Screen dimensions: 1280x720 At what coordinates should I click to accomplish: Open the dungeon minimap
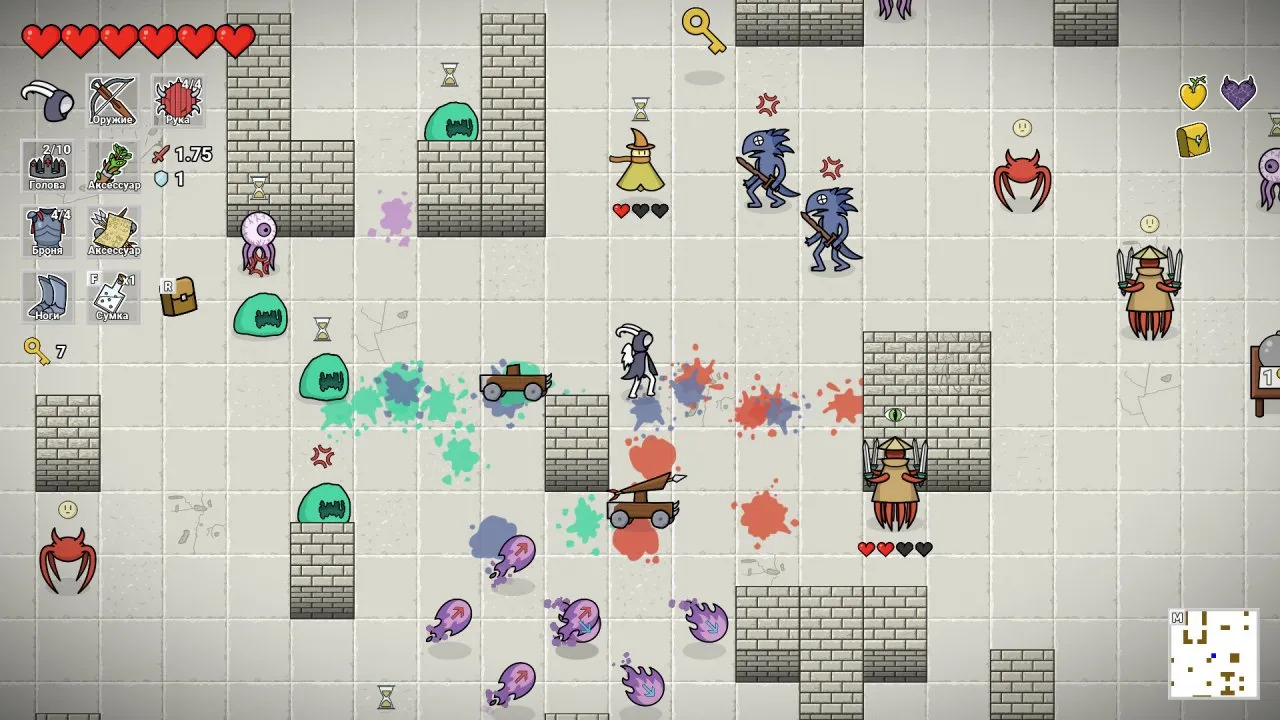tap(1213, 654)
